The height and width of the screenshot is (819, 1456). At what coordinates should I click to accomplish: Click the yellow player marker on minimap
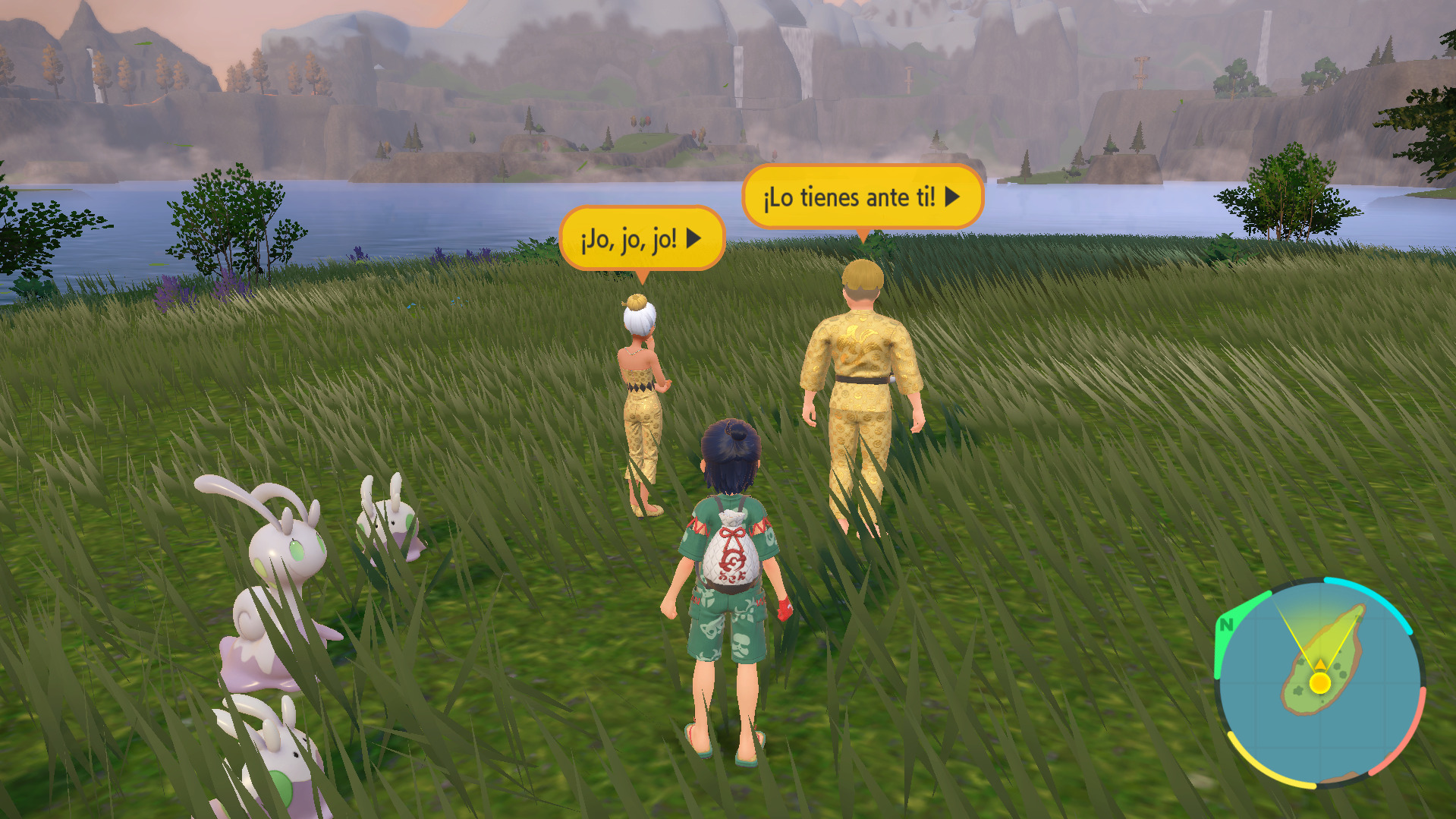pyautogui.click(x=1320, y=683)
